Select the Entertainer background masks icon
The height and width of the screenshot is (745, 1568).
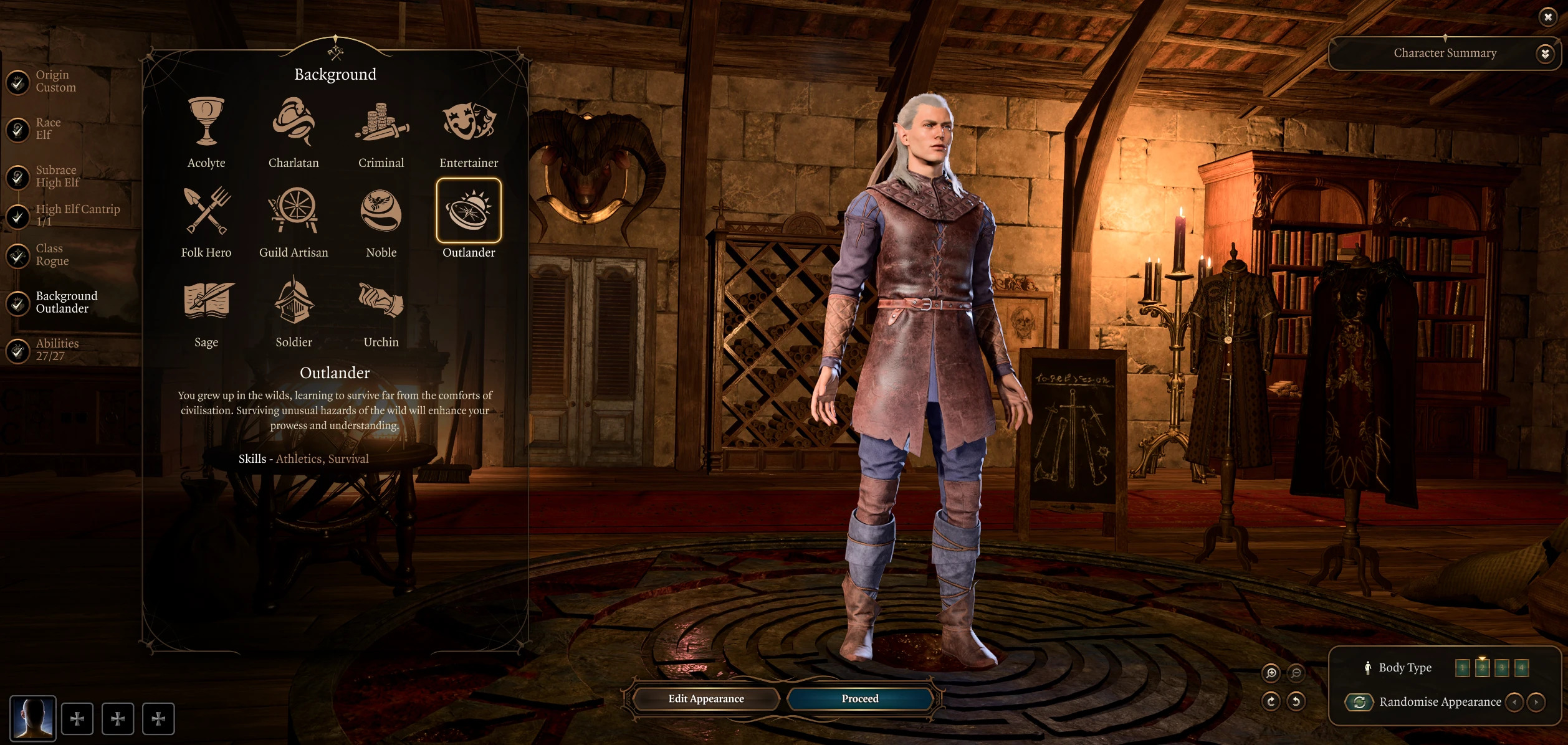pos(469,121)
